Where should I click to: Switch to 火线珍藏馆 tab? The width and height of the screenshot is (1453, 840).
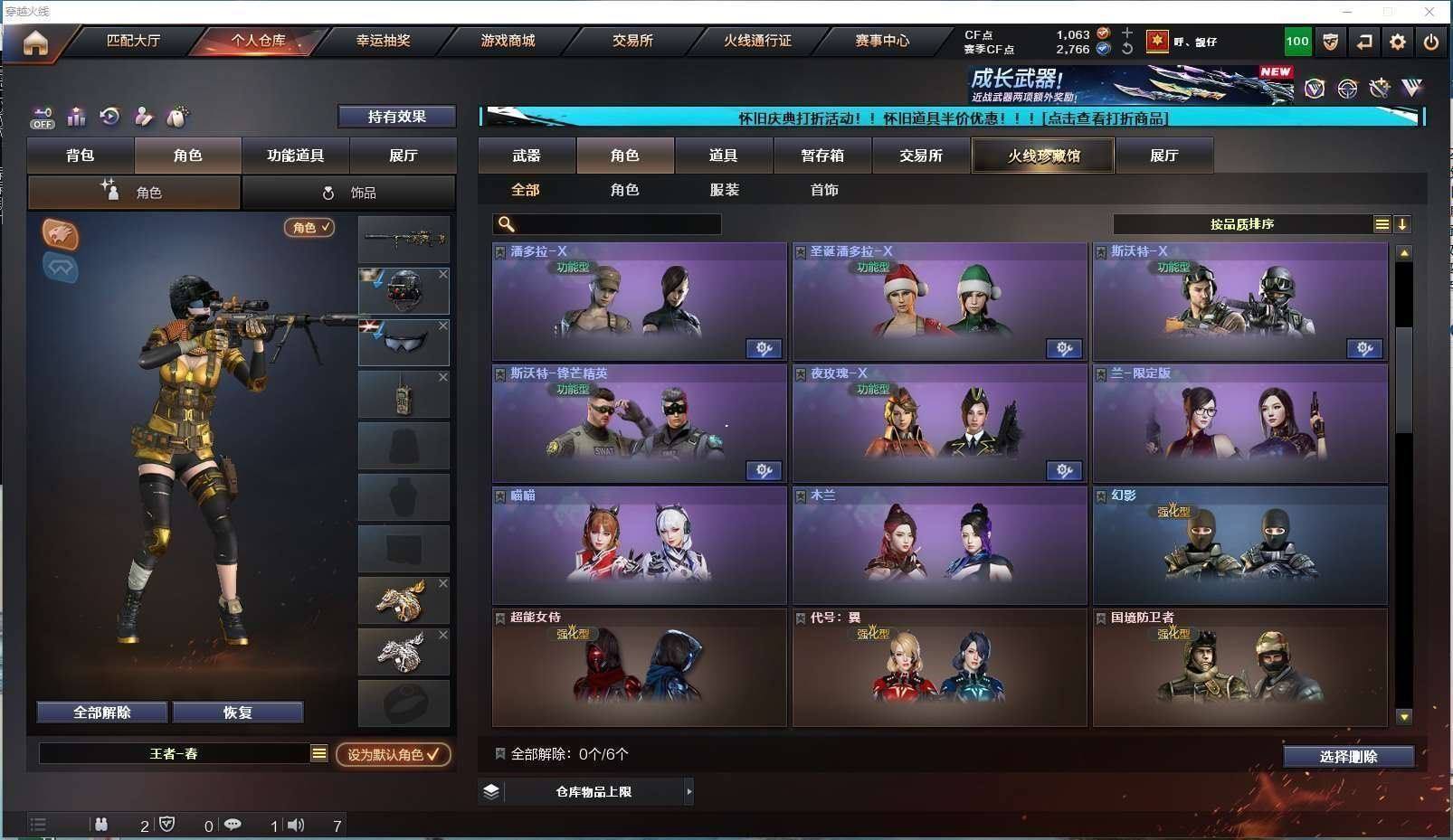1043,156
